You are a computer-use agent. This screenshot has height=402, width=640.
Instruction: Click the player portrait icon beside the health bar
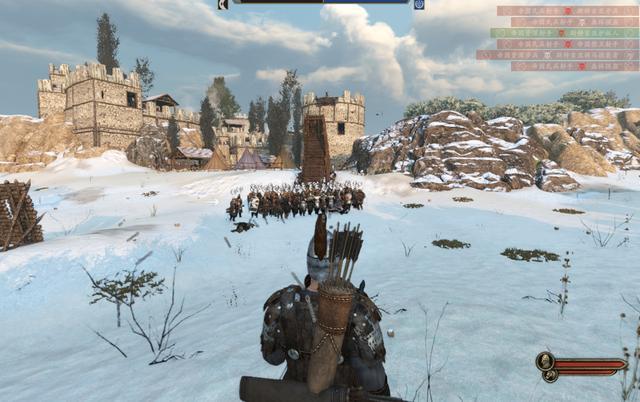click(x=545, y=361)
